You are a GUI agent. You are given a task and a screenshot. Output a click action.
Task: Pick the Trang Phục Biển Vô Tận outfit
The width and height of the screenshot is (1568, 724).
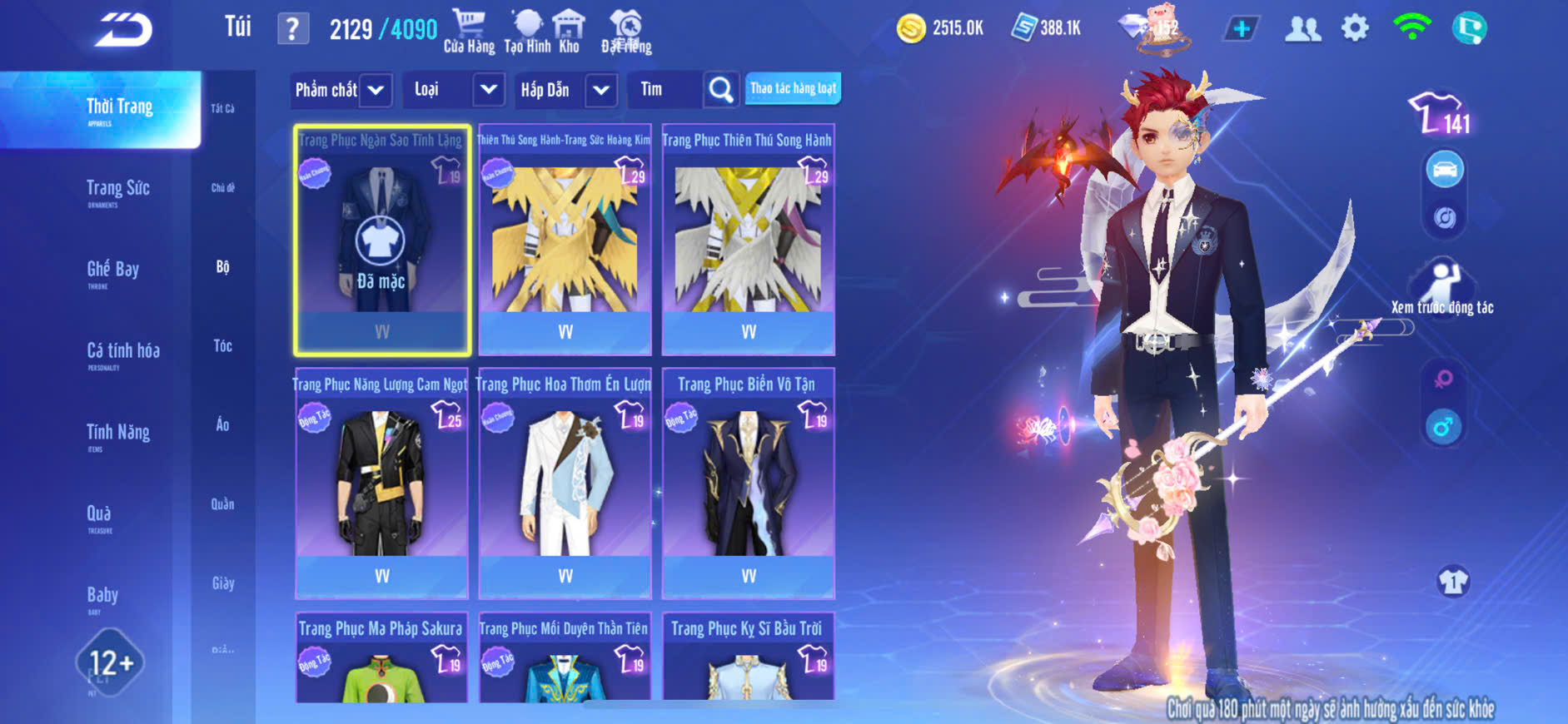tap(748, 483)
